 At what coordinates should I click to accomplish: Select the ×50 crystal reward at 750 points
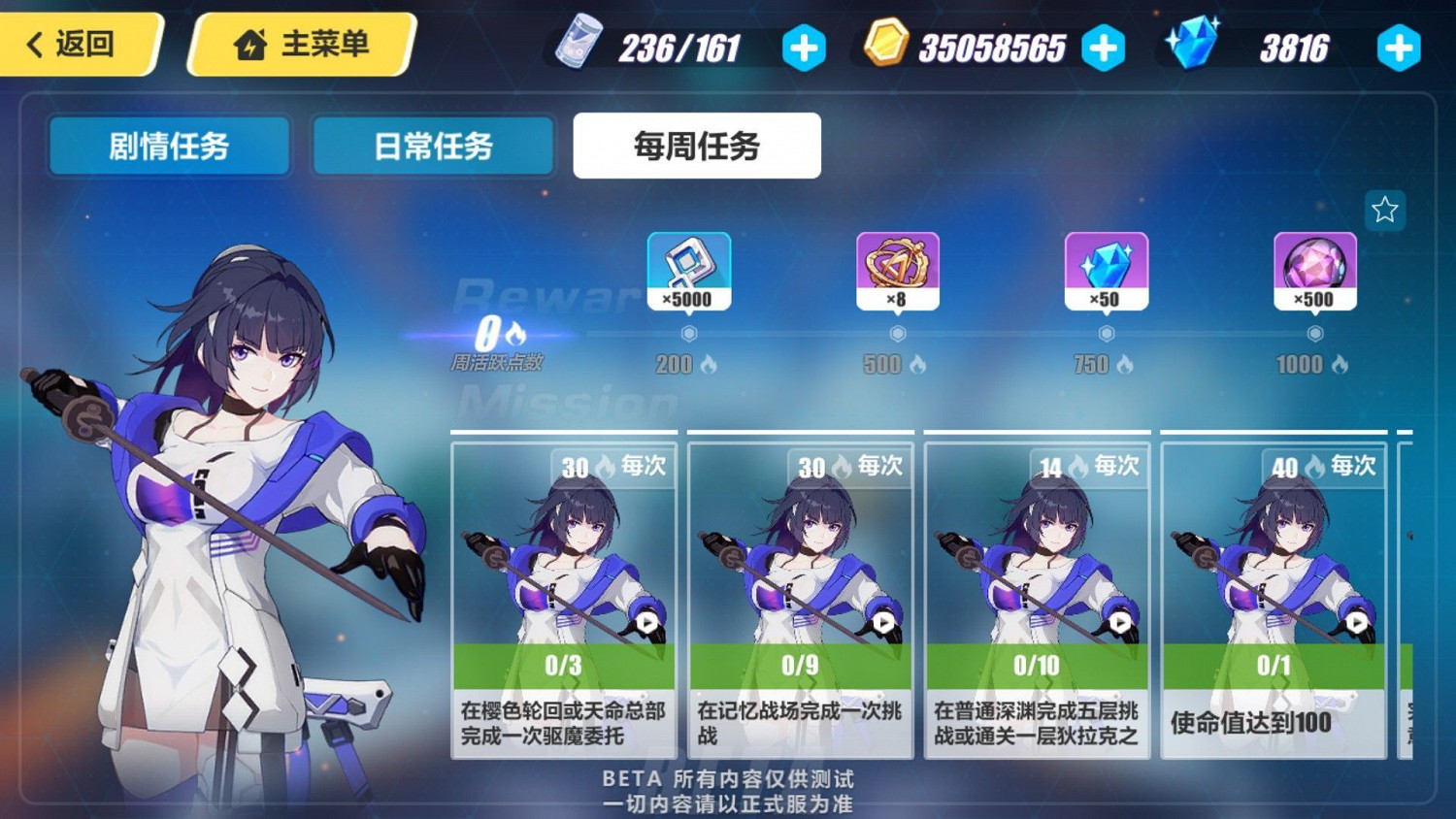click(x=1105, y=272)
